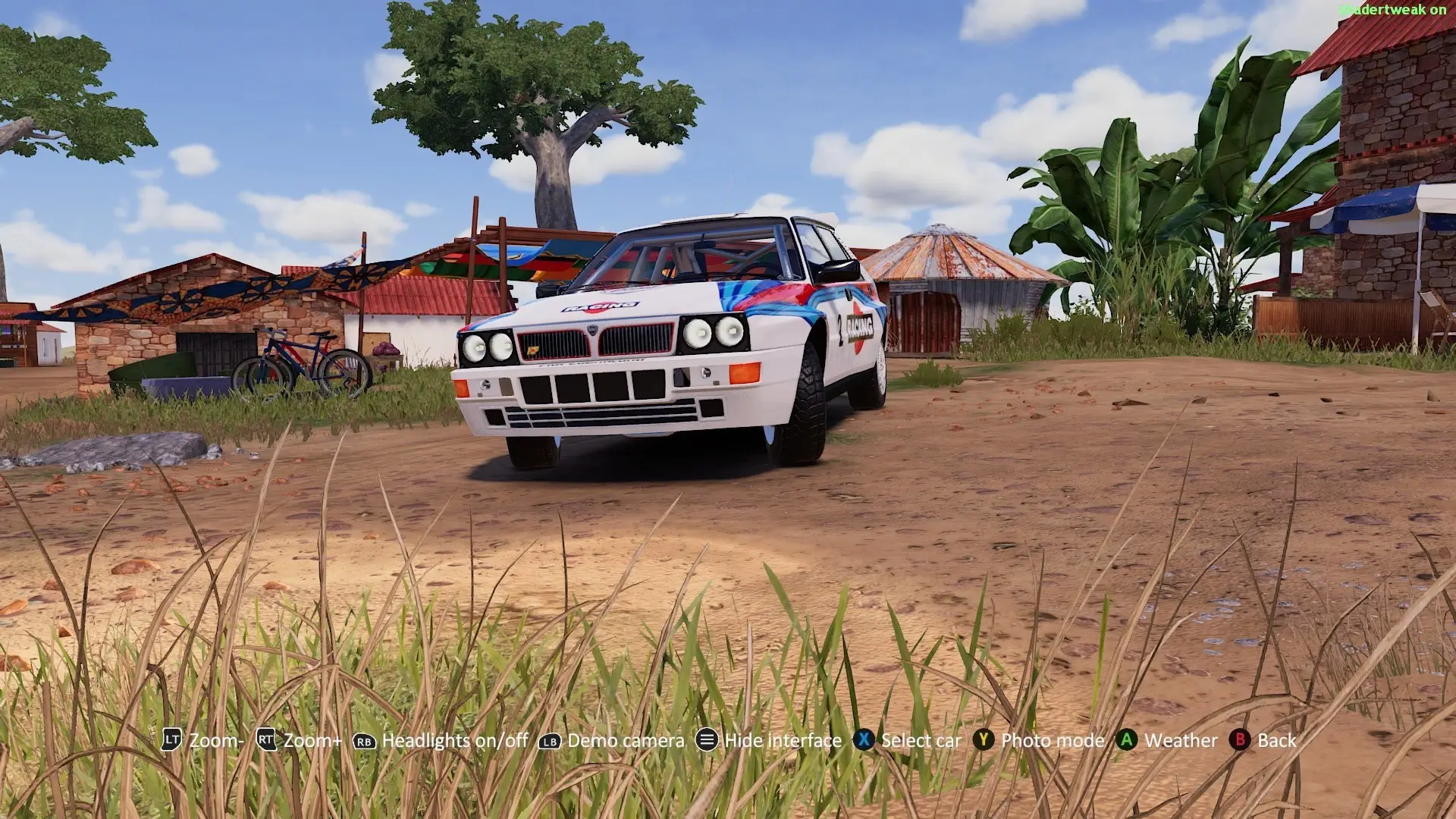
Task: Click the red B button icon
Action: 1241,740
